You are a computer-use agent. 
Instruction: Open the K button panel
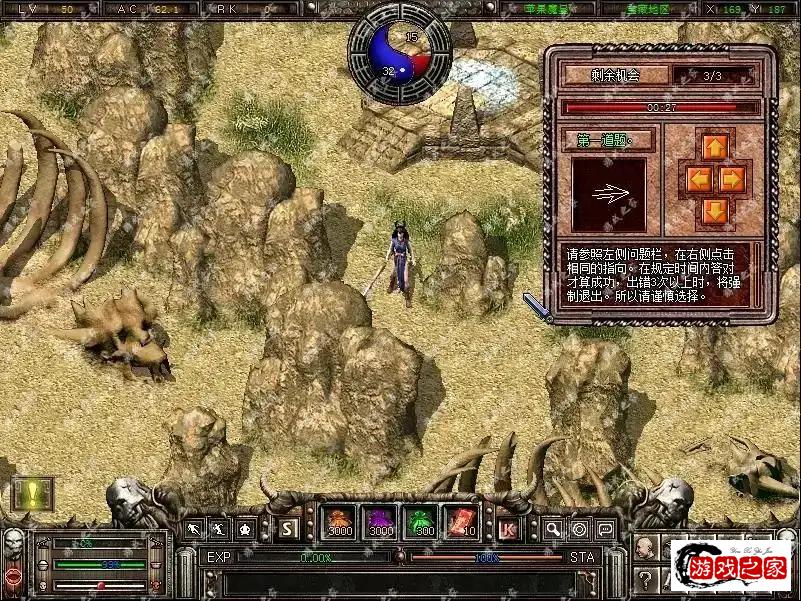tap(508, 528)
